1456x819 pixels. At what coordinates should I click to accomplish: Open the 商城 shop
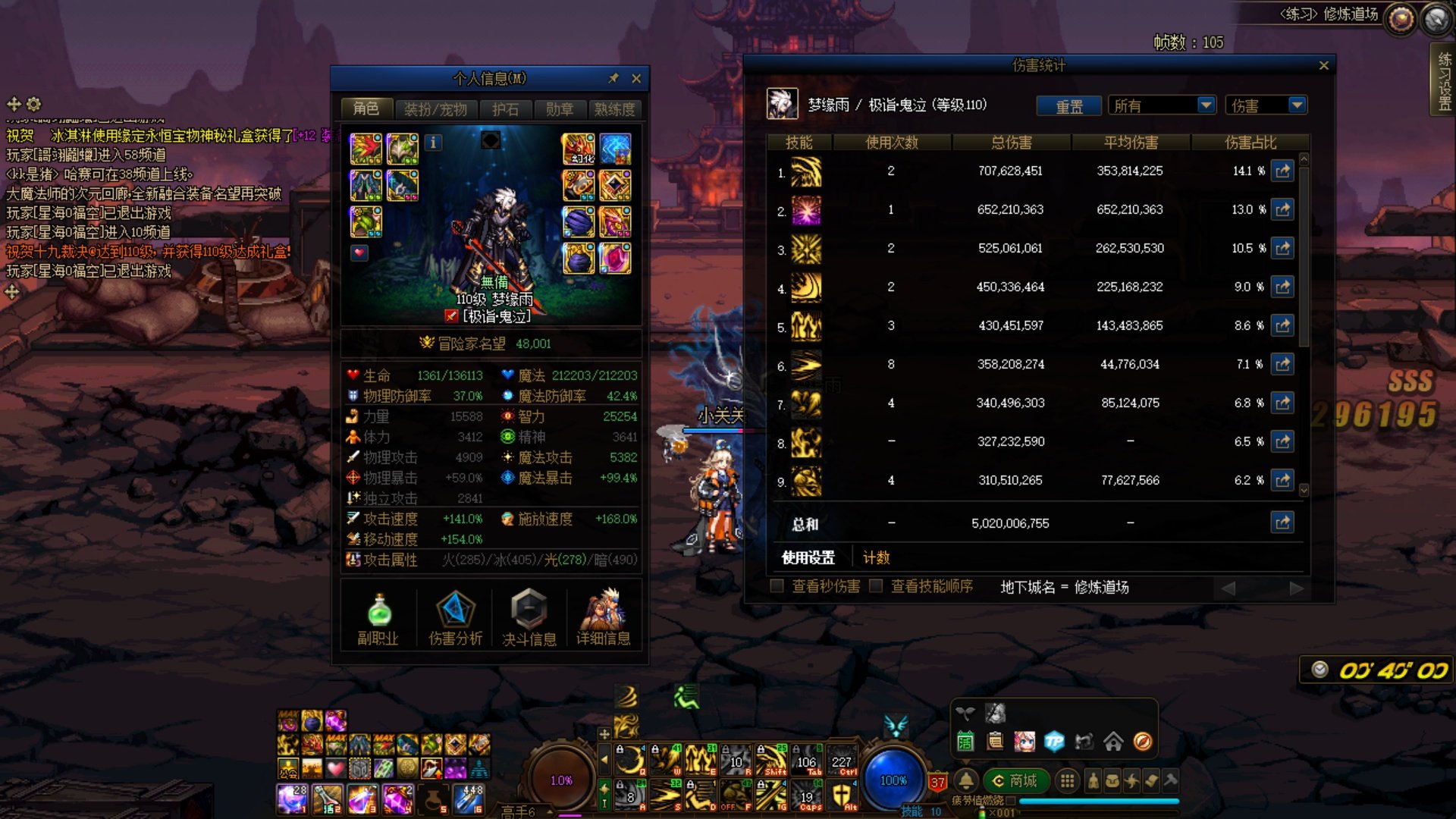click(x=1015, y=780)
